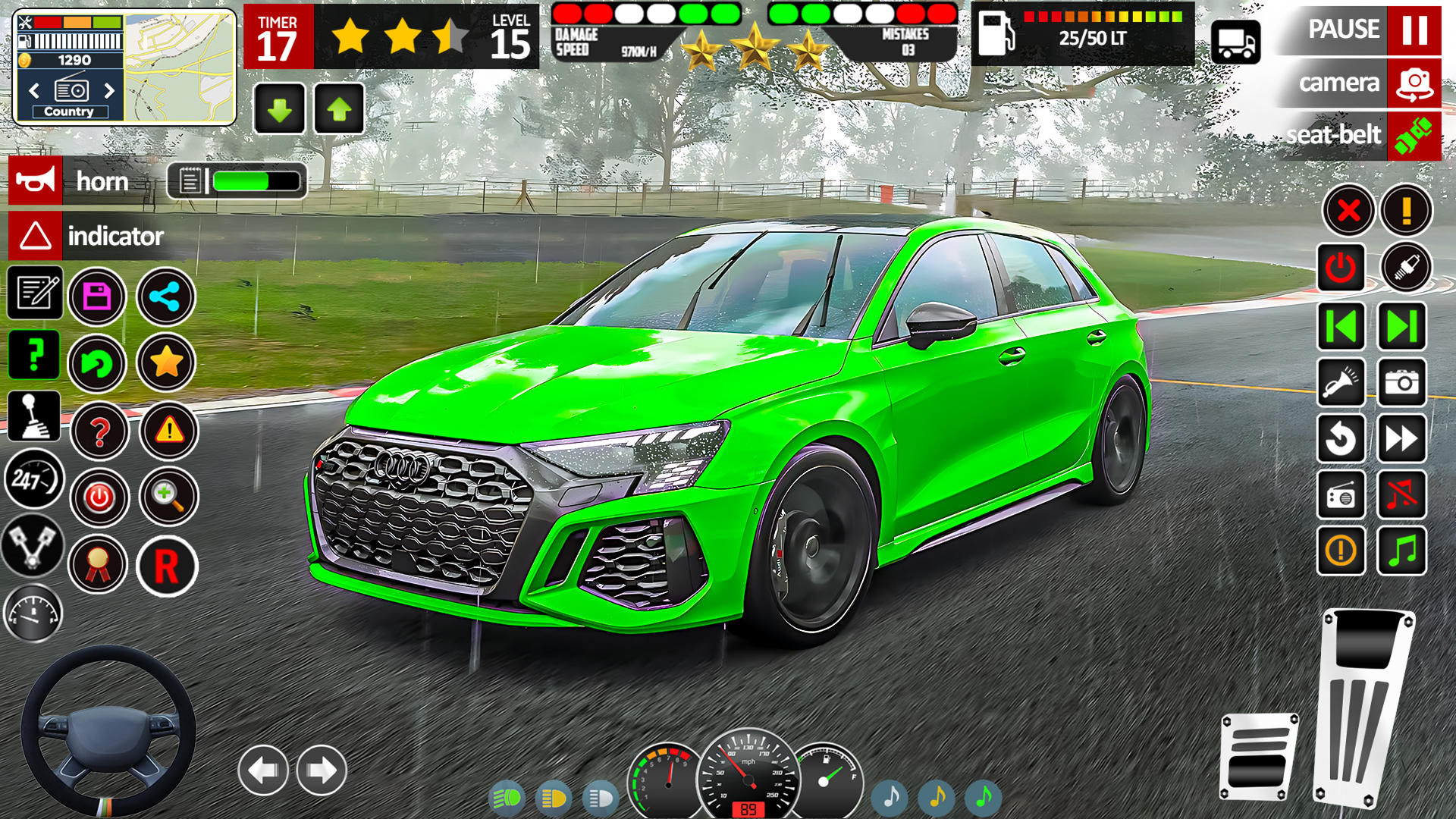Switch view using the camera button
1456x819 pixels.
(1414, 83)
